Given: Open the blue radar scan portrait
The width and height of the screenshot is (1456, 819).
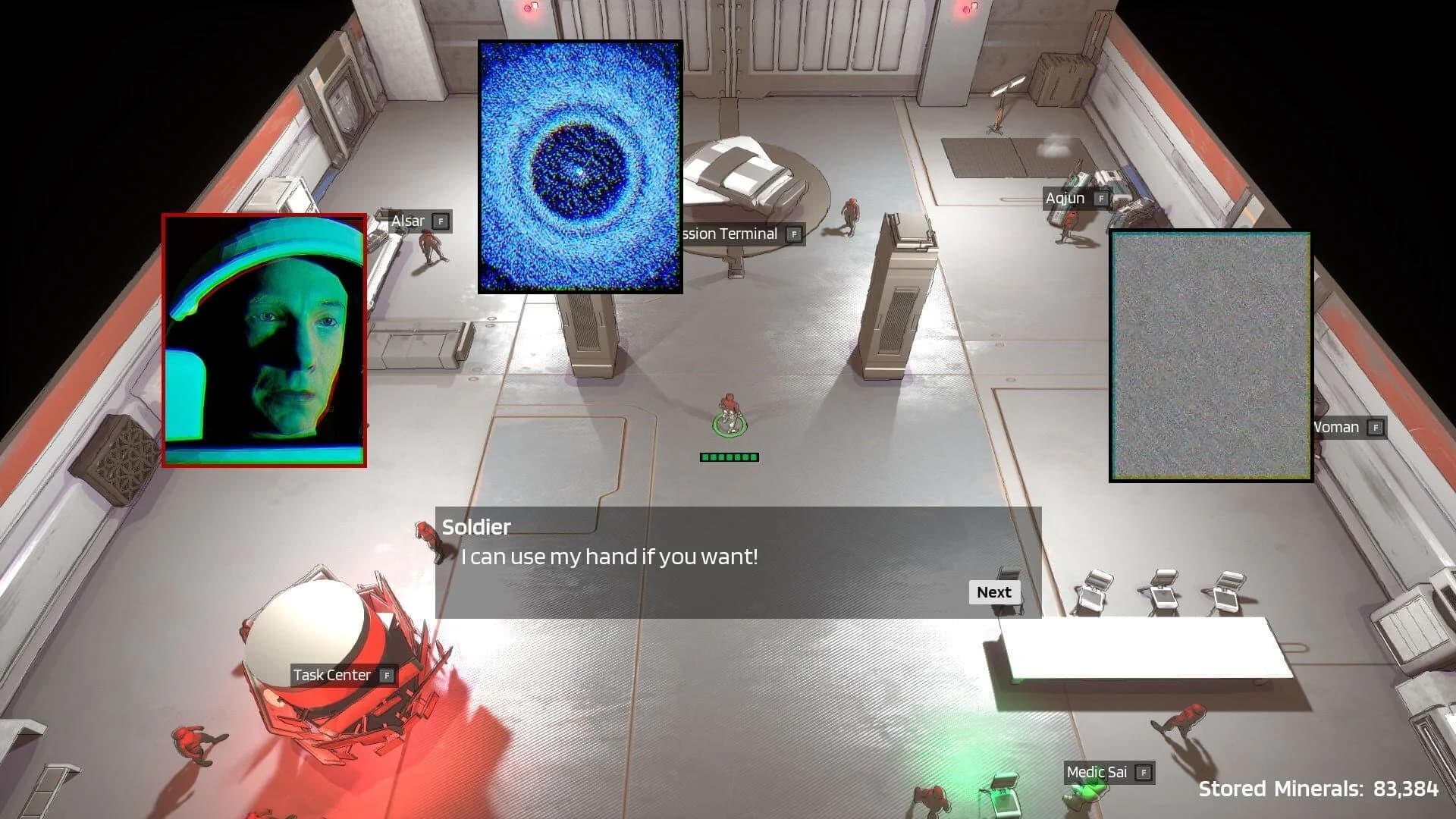Looking at the screenshot, I should pyautogui.click(x=580, y=165).
